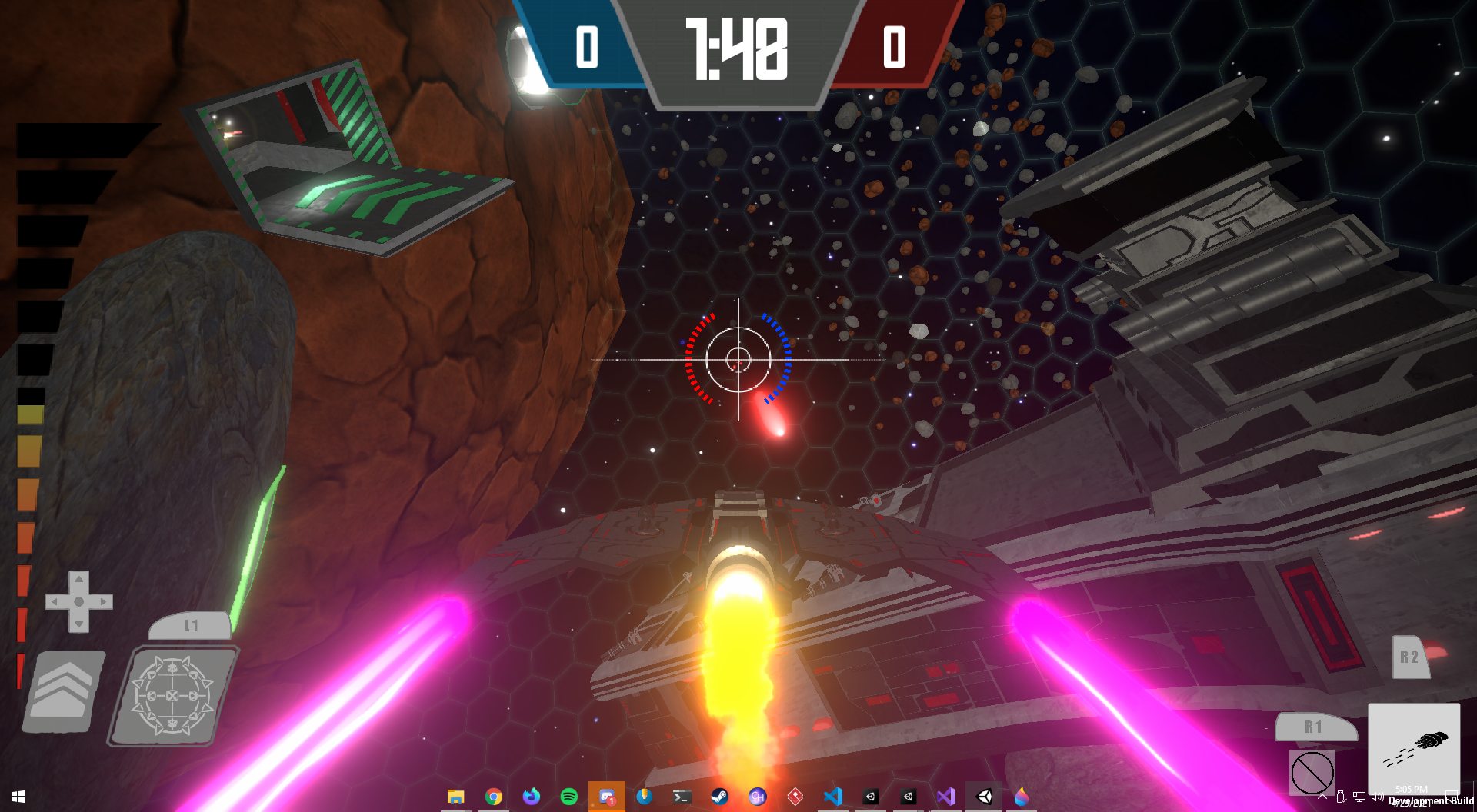Open the network tray status flyout

tap(1359, 798)
